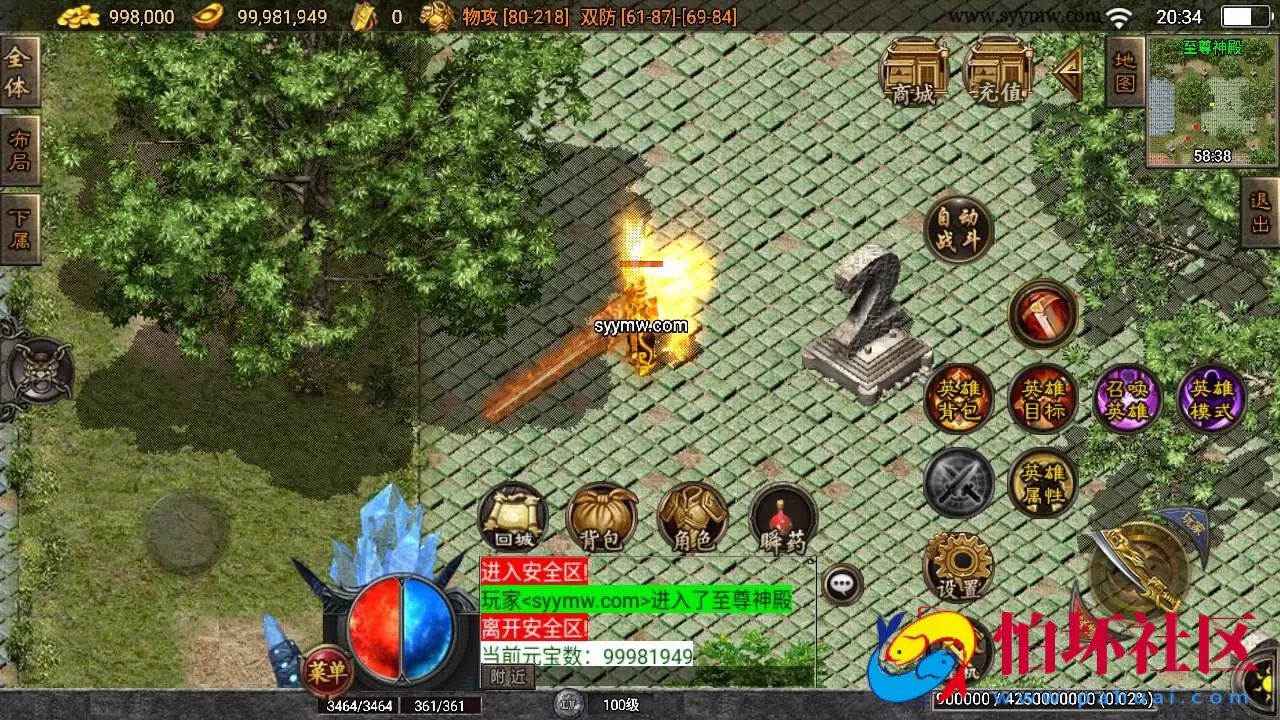Screen dimensions: 1280x720
Task: Open 英雄属性 hero attributes
Action: [1043, 483]
